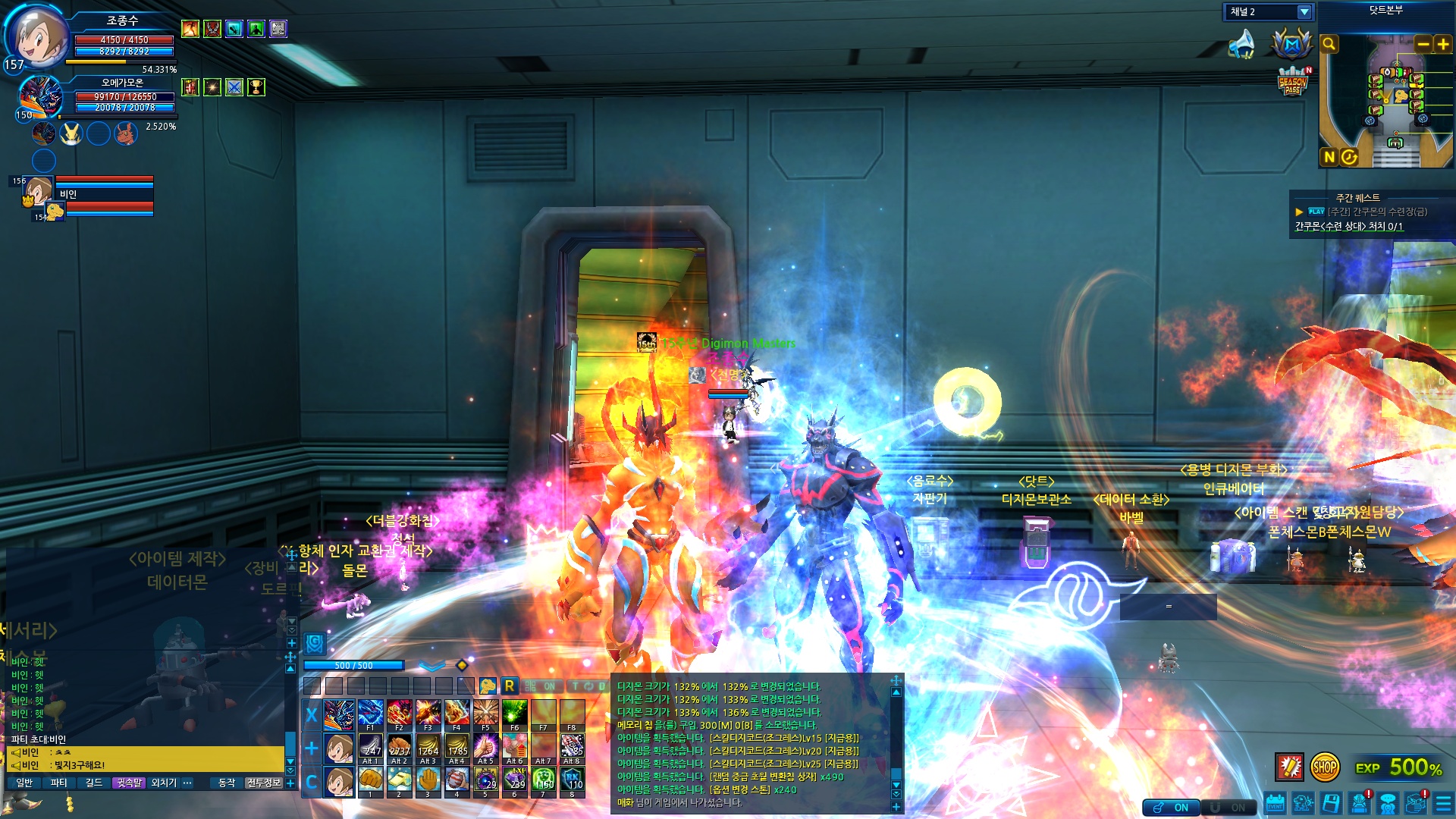The image size is (1456, 819).
Task: Click the minimap magnifying glass search button
Action: click(1329, 44)
